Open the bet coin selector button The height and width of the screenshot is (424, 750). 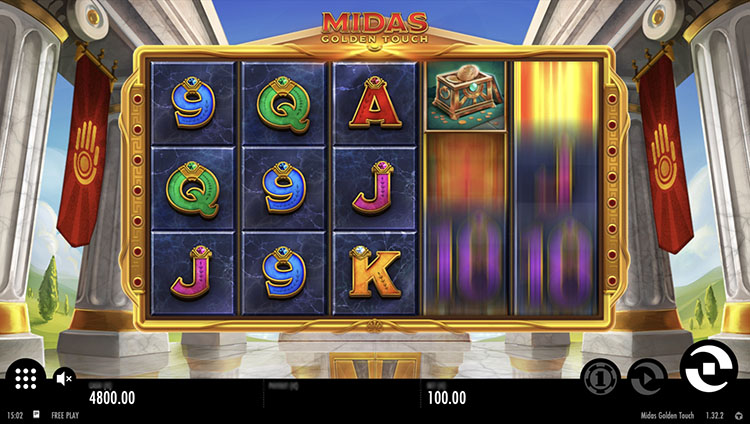click(x=599, y=377)
